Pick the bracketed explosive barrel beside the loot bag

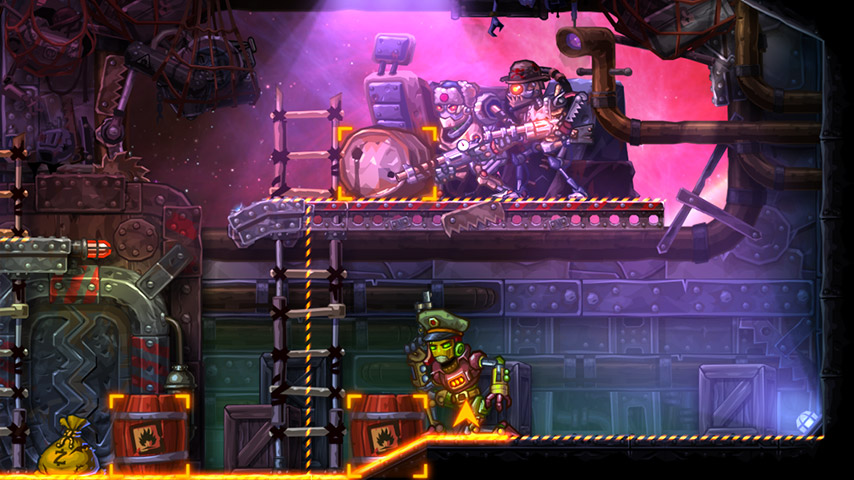tap(150, 433)
